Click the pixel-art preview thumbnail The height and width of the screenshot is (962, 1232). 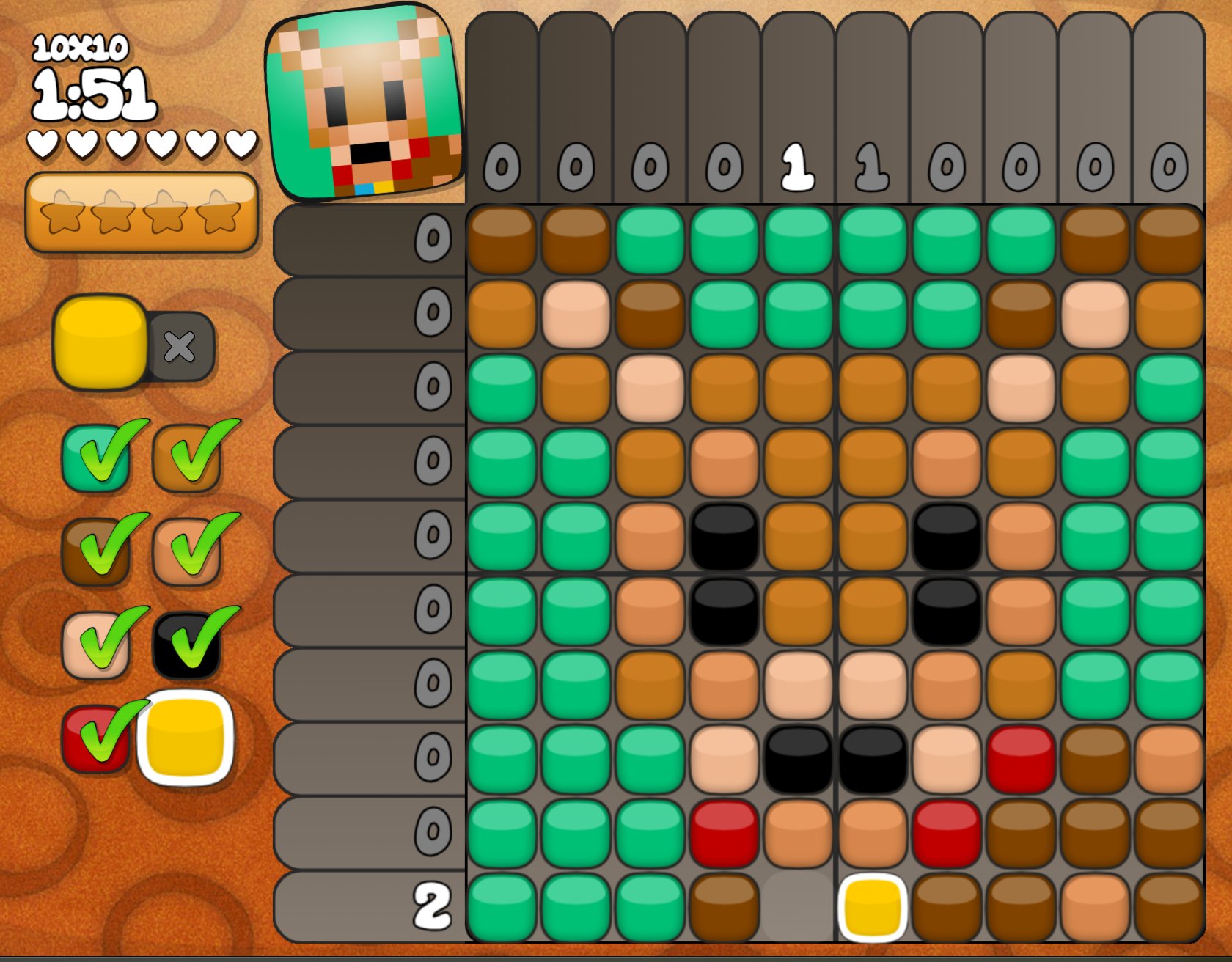364,104
